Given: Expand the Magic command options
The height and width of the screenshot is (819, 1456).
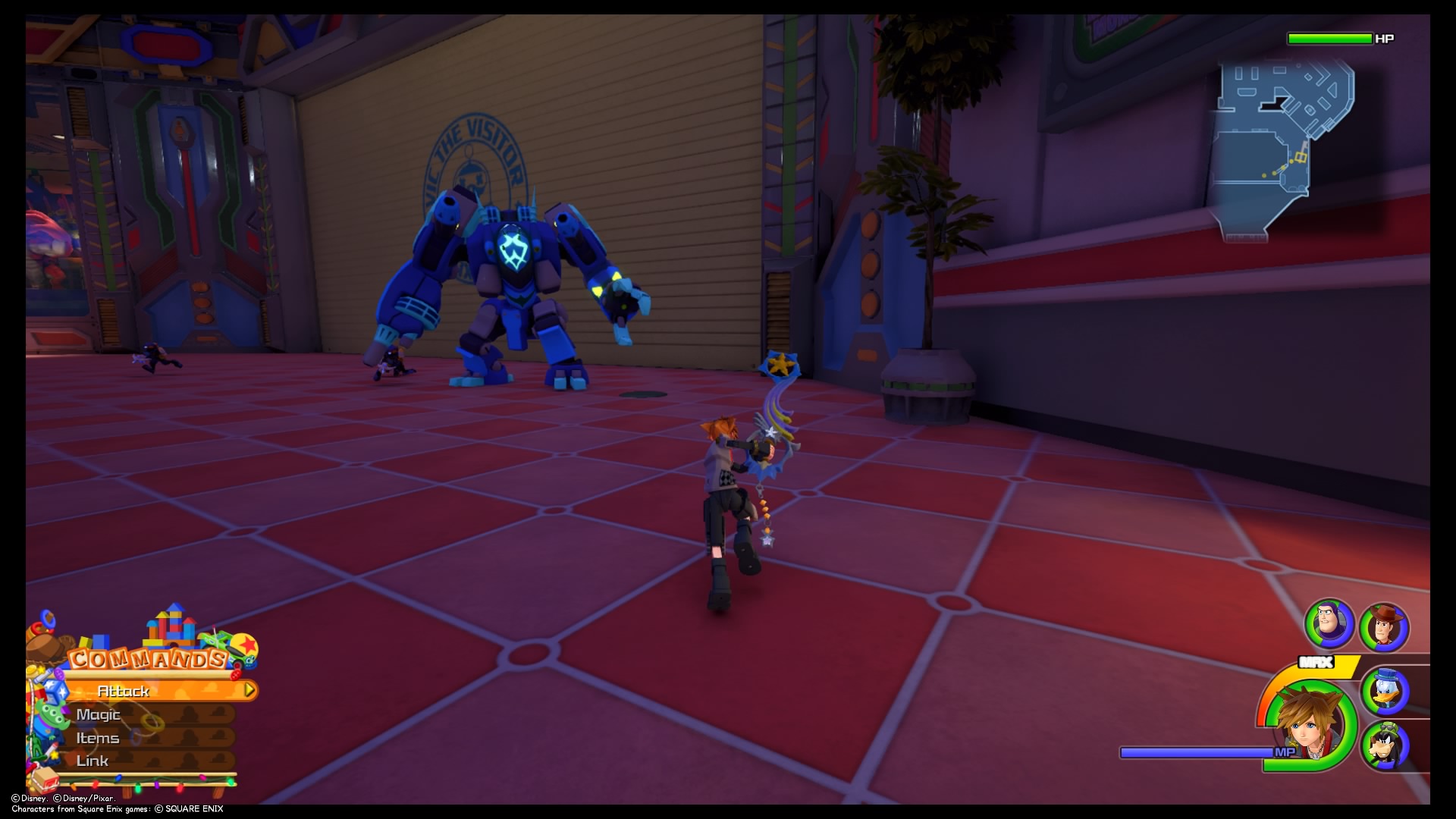Looking at the screenshot, I should (99, 714).
